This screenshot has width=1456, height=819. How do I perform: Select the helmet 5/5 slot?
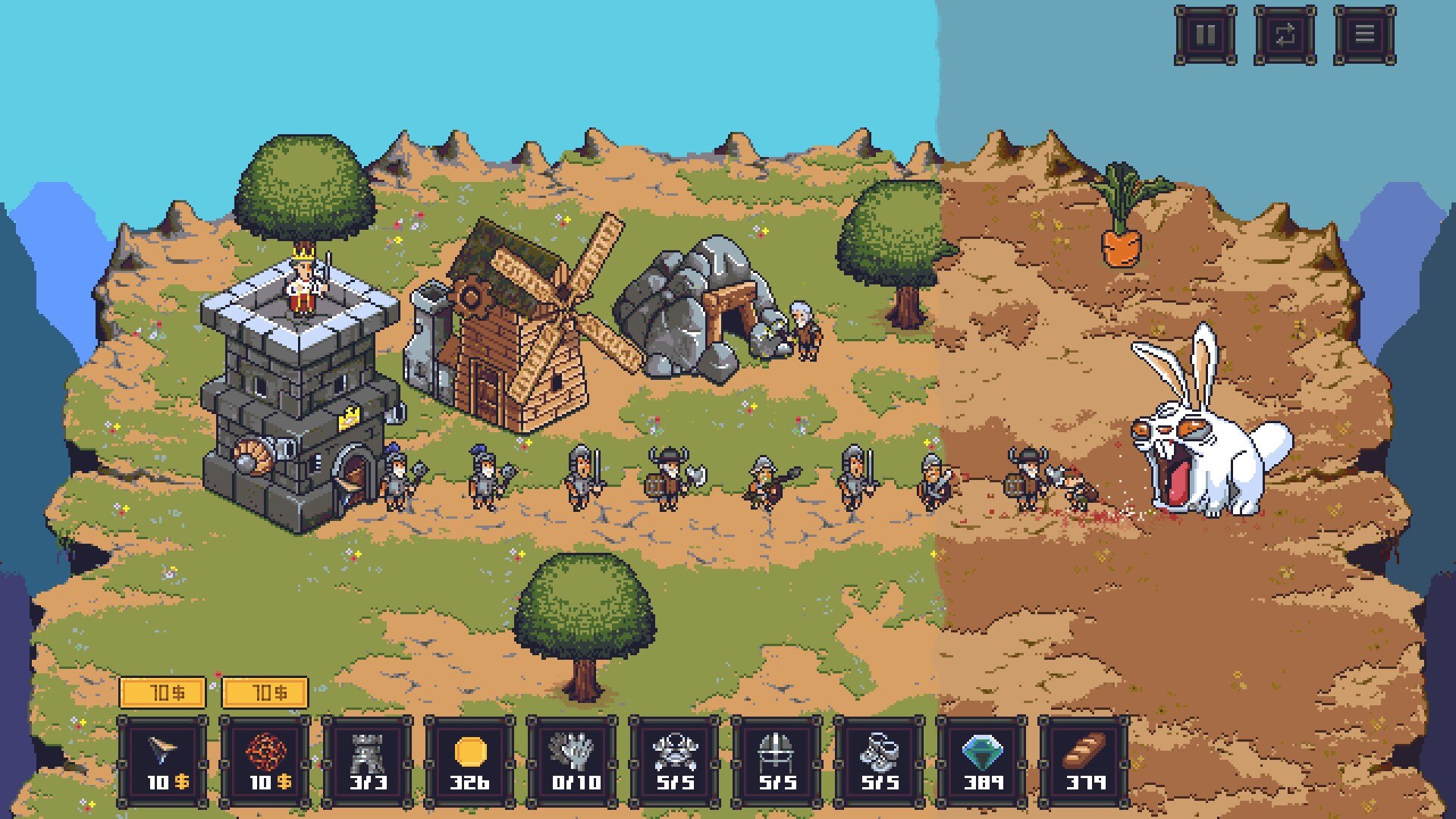click(x=777, y=761)
